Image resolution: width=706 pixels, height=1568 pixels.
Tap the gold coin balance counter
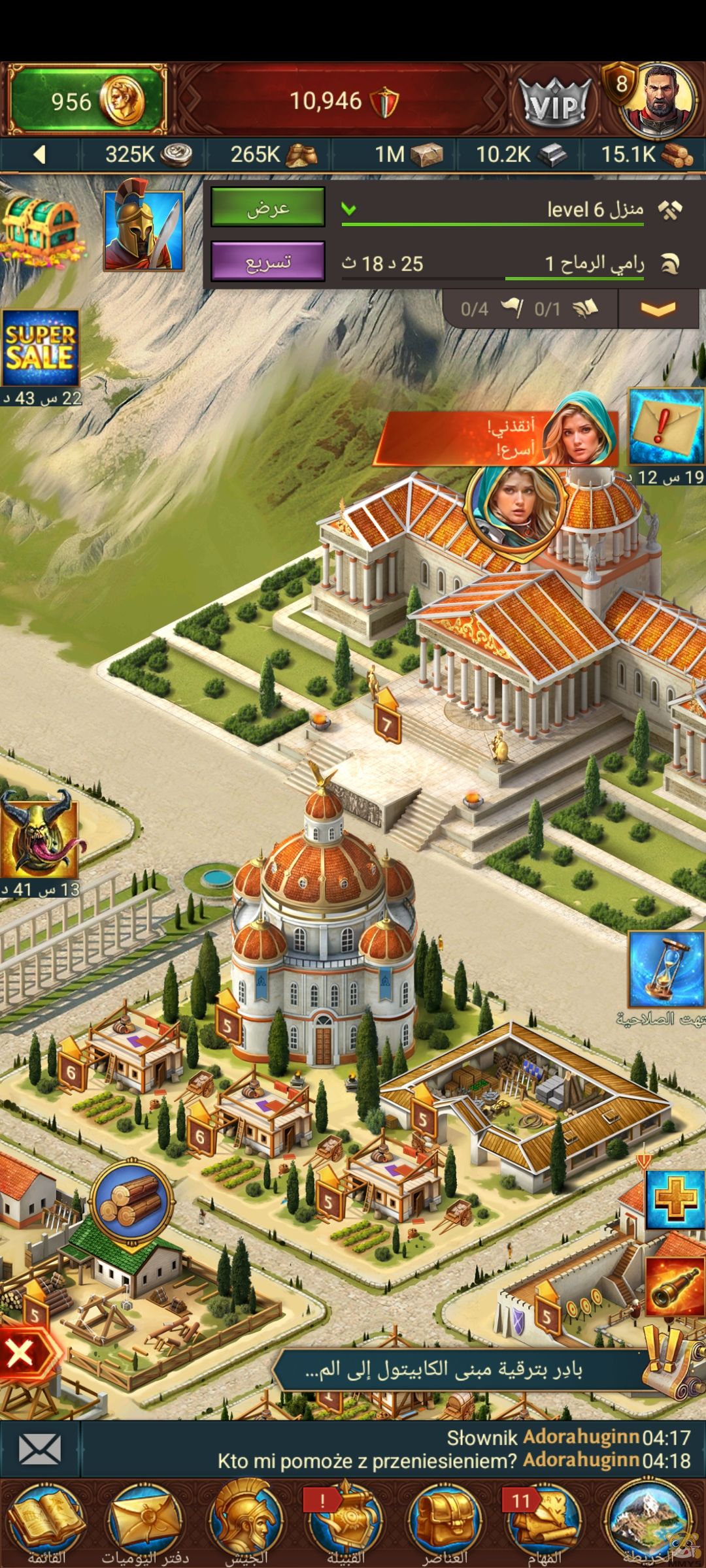[x=86, y=101]
